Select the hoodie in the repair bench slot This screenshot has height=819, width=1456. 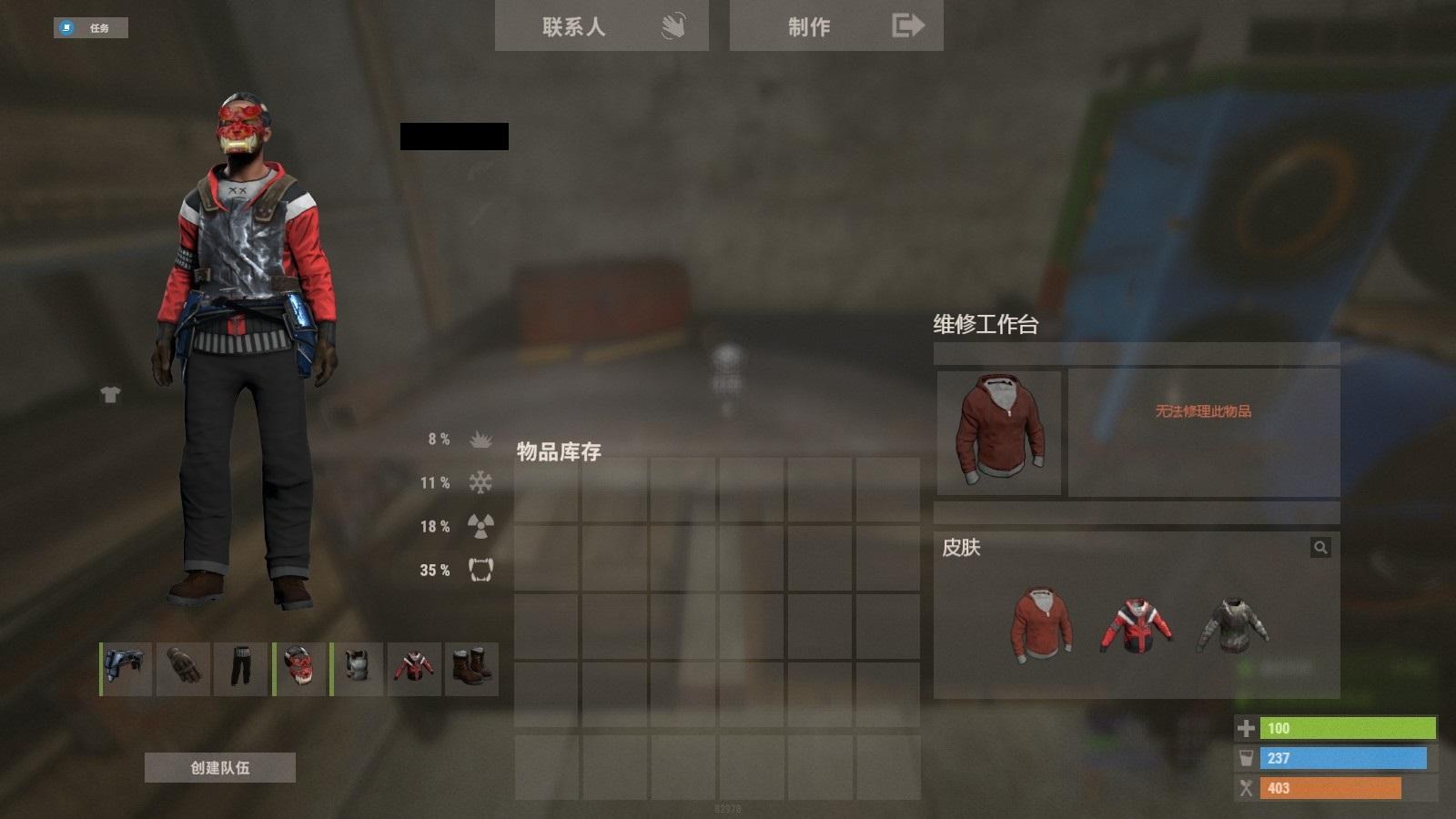click(998, 431)
